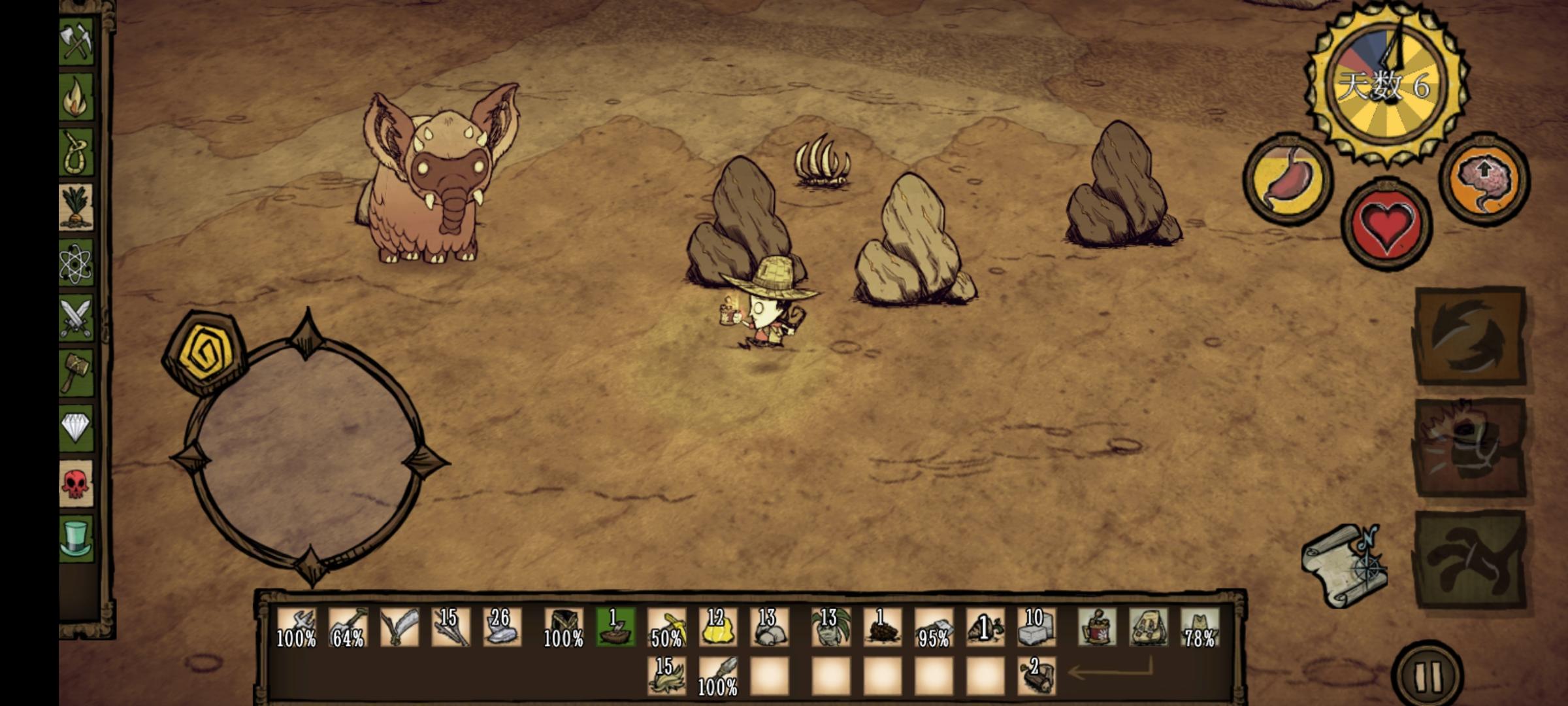This screenshot has height=706, width=1568.
Task: Switch to the Structures hammer tab
Action: [76, 373]
